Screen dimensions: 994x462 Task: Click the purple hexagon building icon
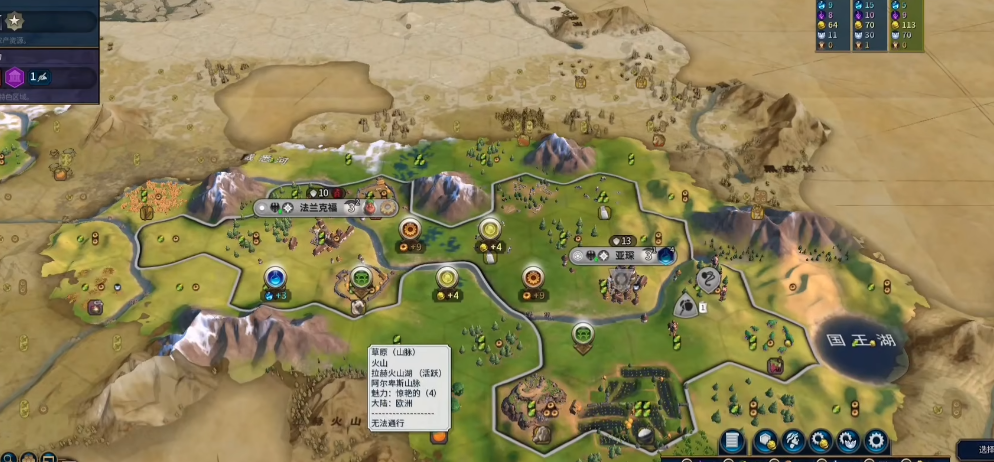click(15, 77)
